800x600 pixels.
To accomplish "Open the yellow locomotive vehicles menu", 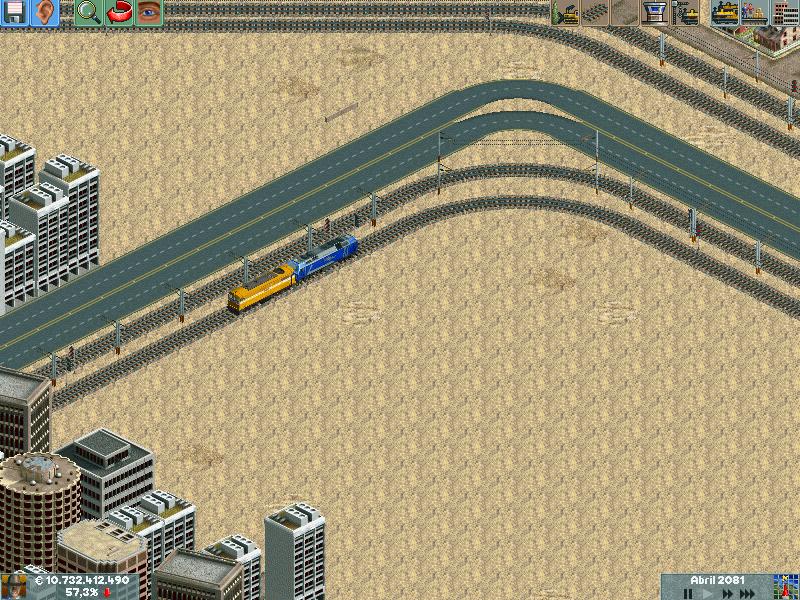I will point(724,12).
